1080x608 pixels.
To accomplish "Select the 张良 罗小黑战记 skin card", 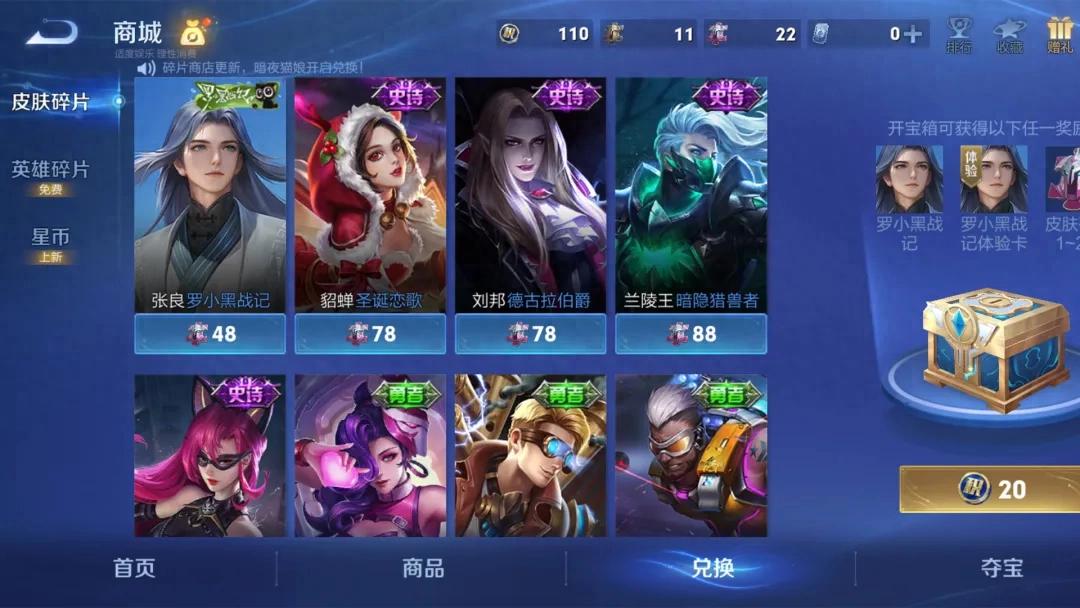I will [210, 195].
